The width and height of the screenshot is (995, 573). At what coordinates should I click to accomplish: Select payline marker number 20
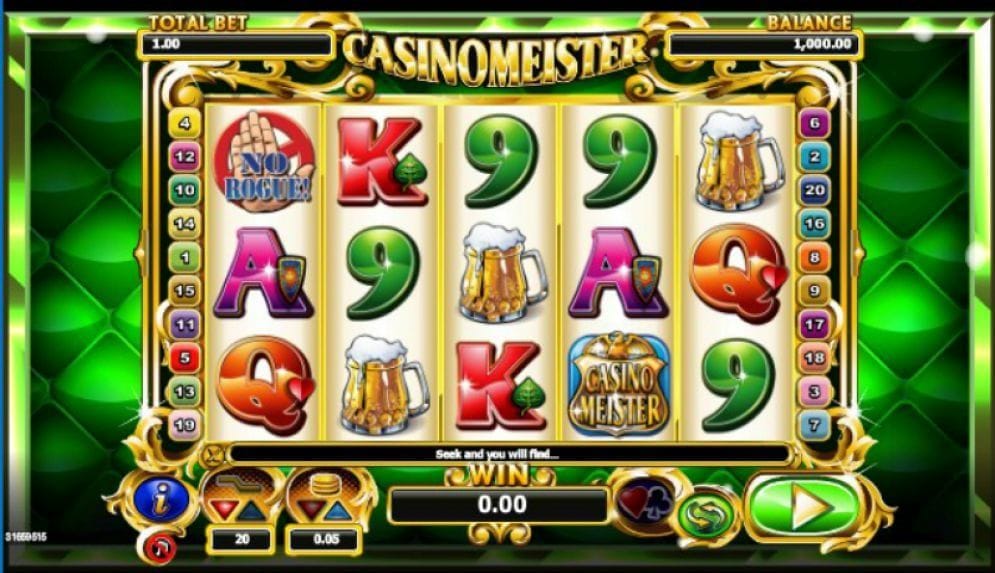pyautogui.click(x=813, y=190)
